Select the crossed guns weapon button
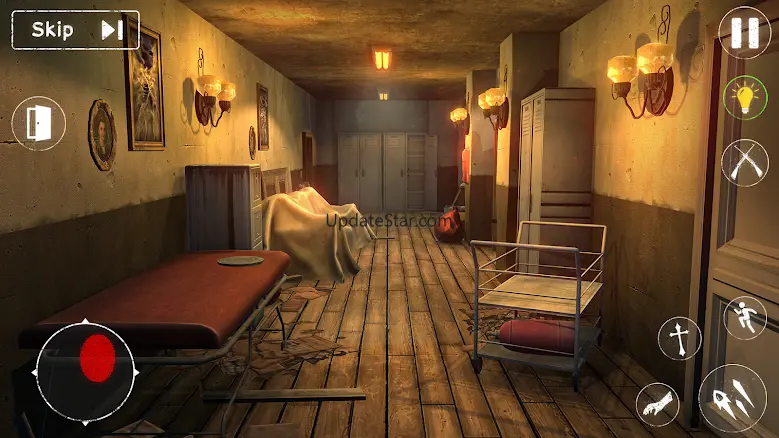This screenshot has width=779, height=438. click(x=745, y=162)
